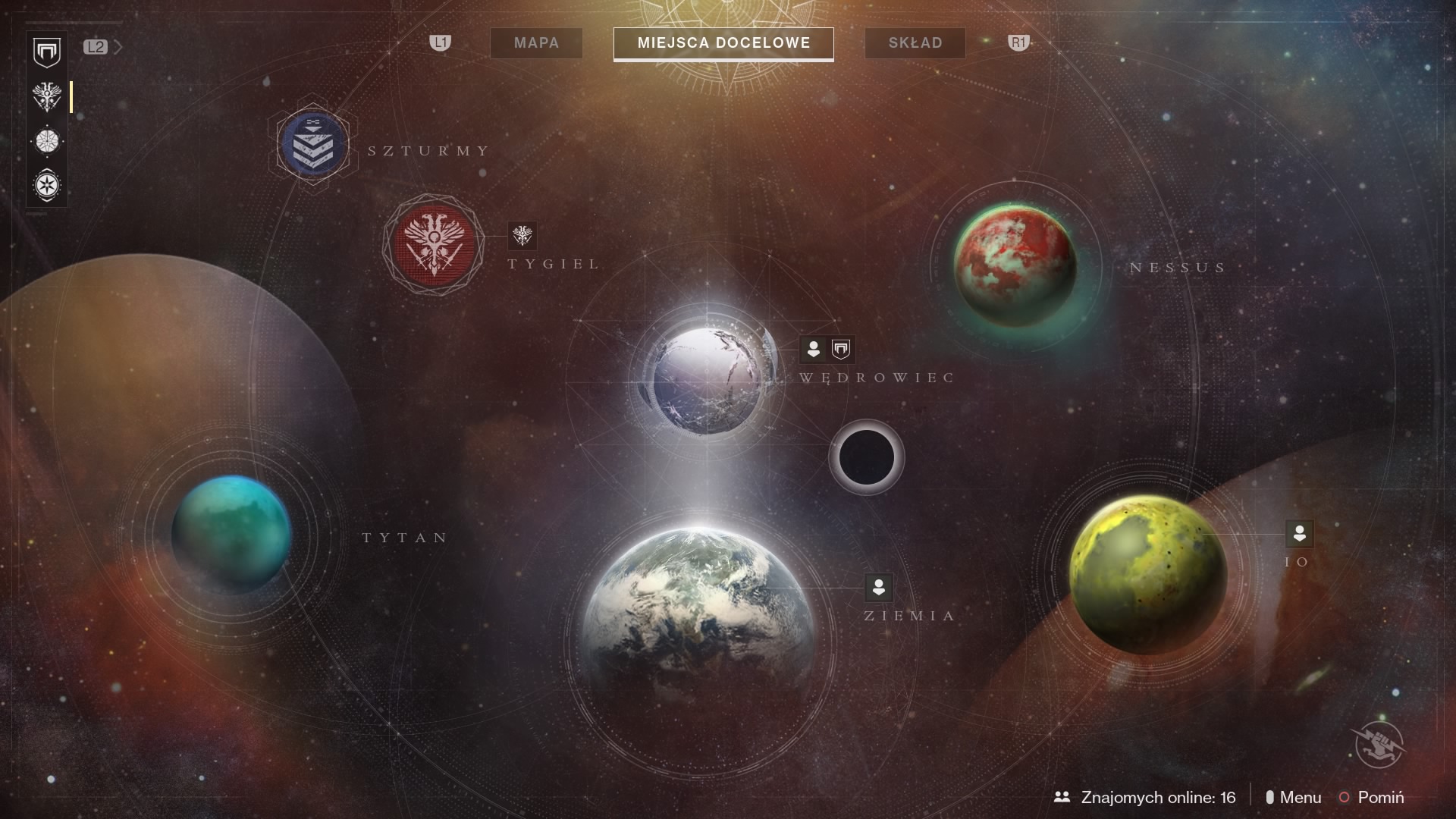Viewport: 1456px width, 819px height.
Task: Select the Nessus planet destination
Action: (x=1015, y=265)
